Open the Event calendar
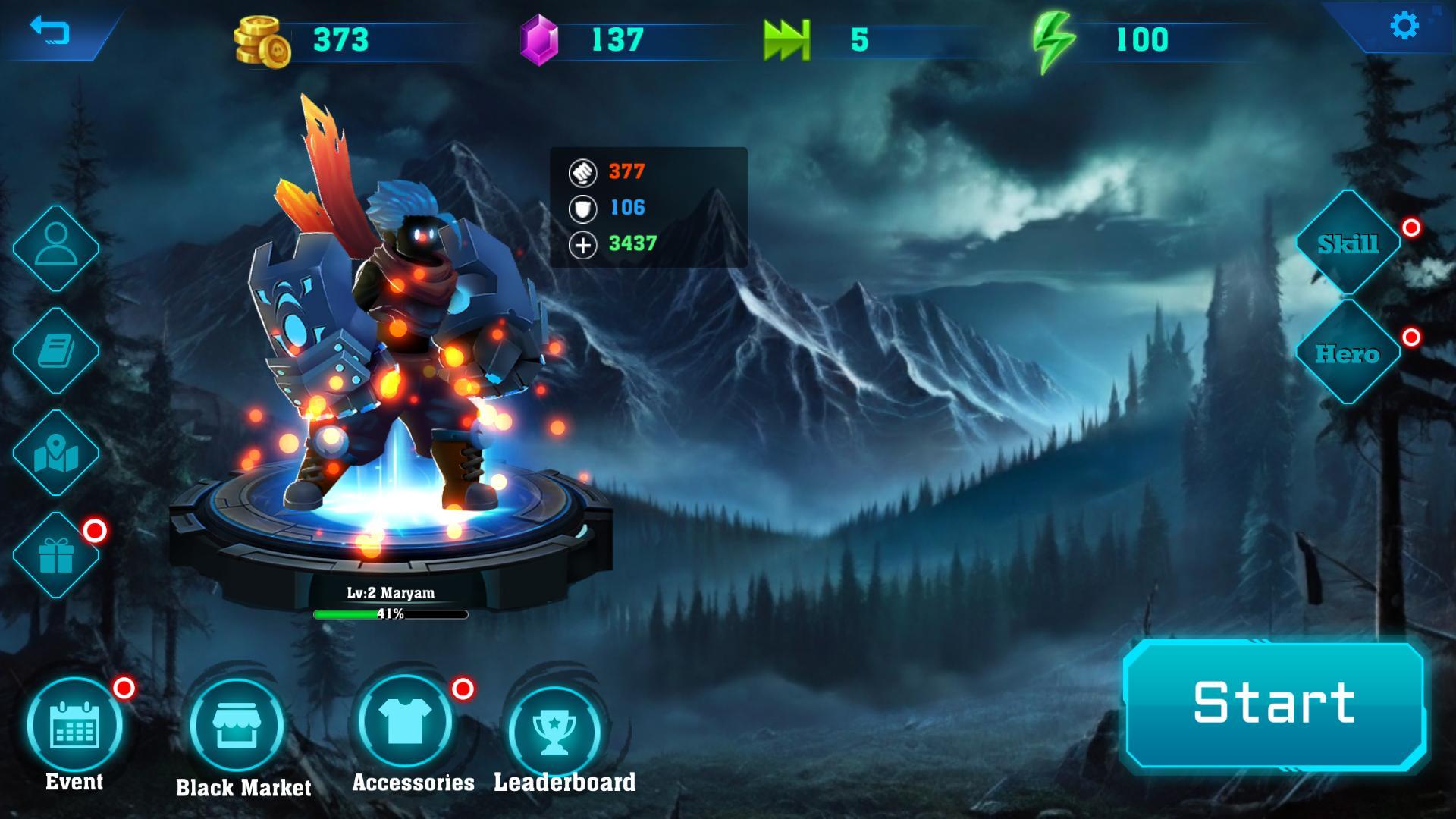This screenshot has height=819, width=1456. click(x=74, y=725)
